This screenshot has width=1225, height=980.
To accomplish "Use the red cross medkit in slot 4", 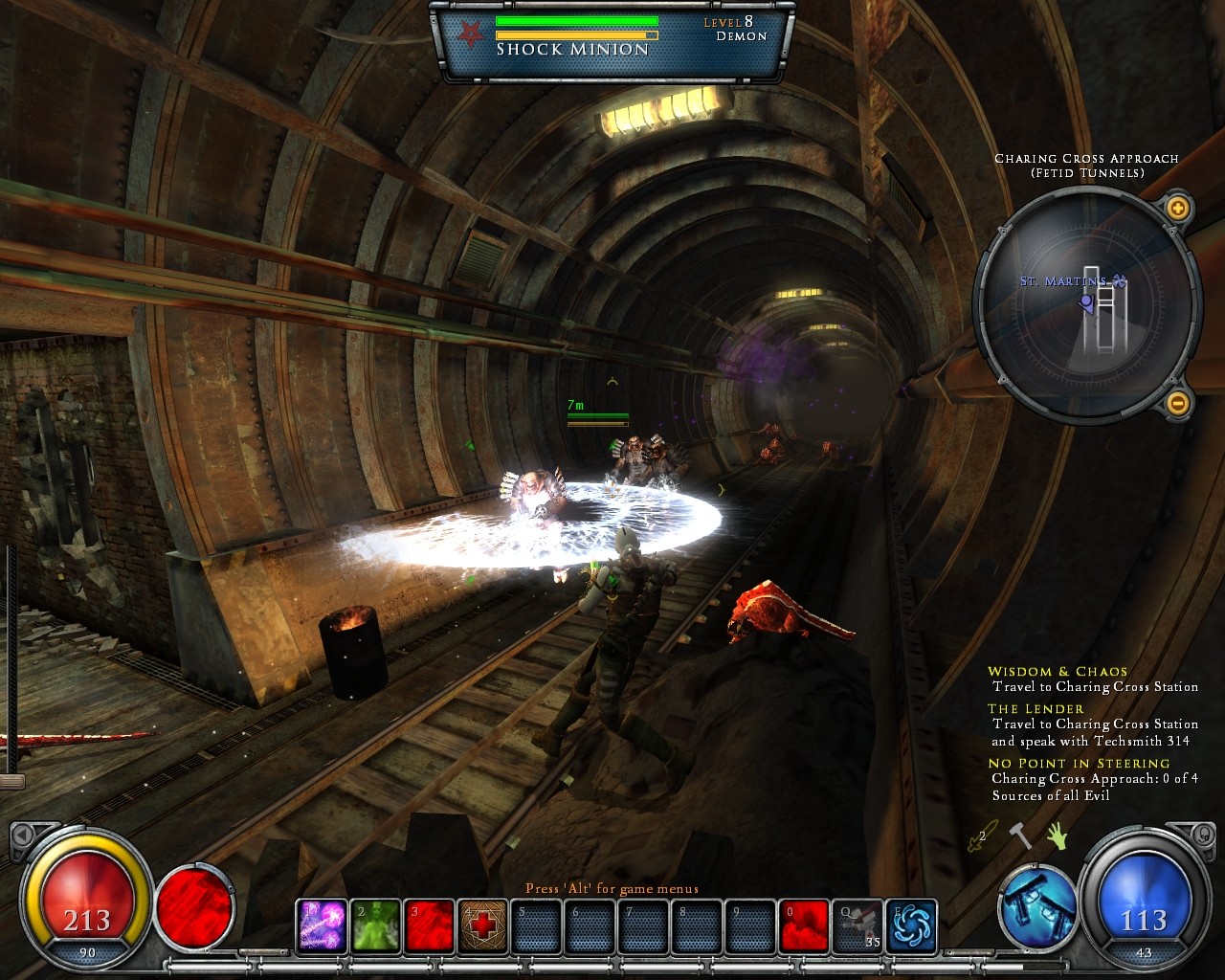I will (482, 925).
